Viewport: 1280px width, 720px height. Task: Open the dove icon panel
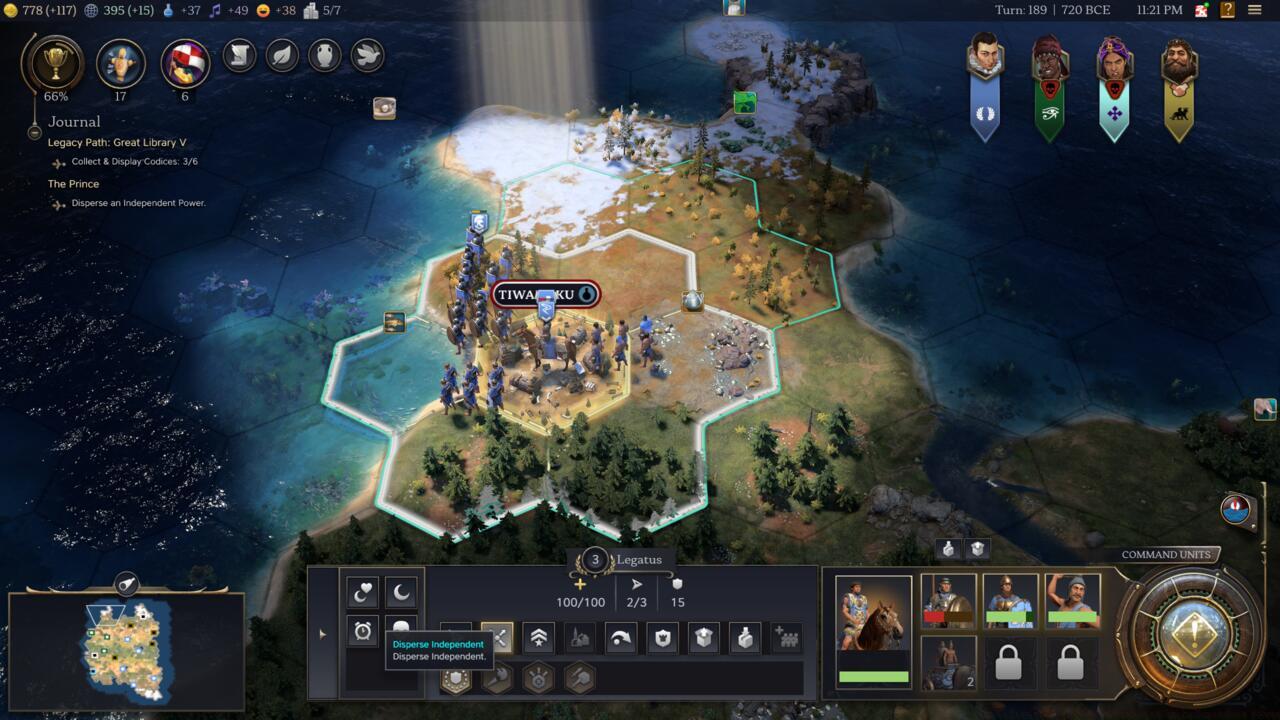pyautogui.click(x=367, y=55)
